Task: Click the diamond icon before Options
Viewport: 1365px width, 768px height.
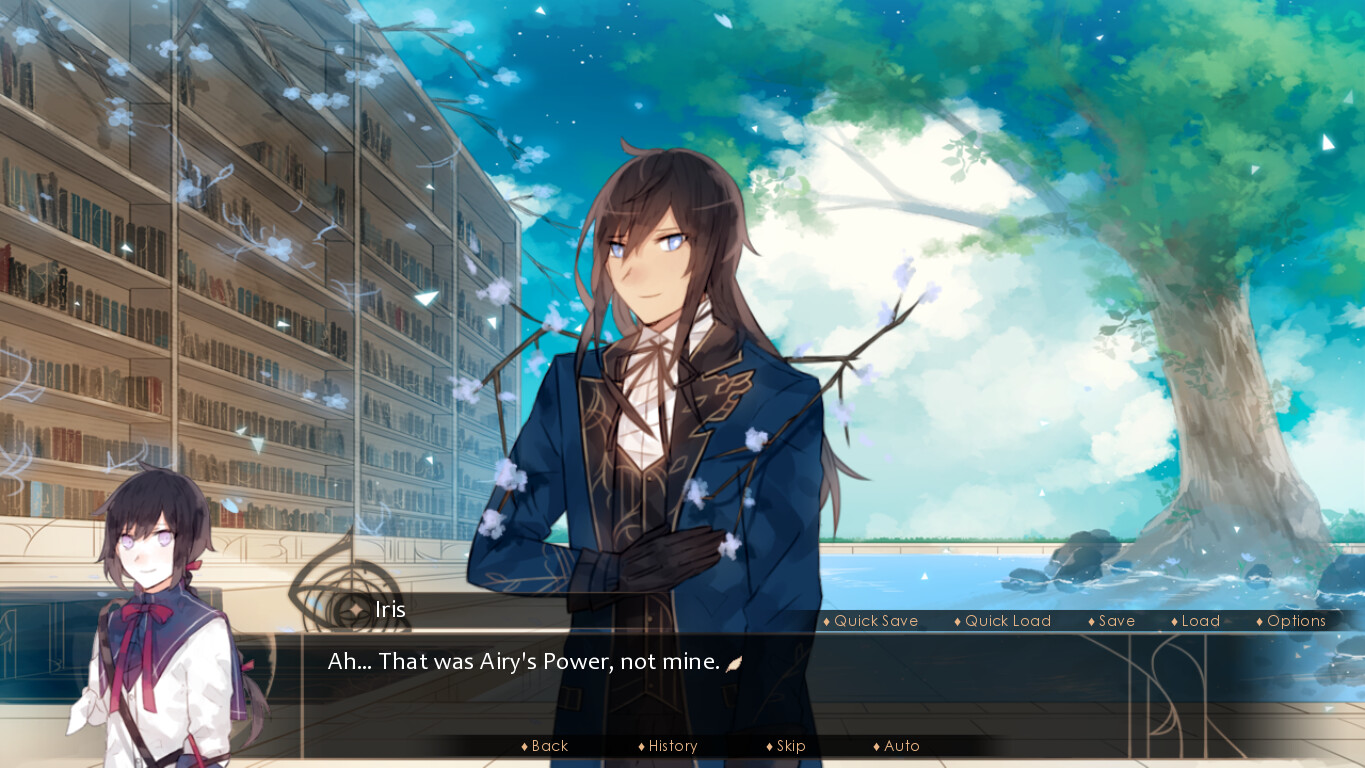Action: tap(1258, 620)
